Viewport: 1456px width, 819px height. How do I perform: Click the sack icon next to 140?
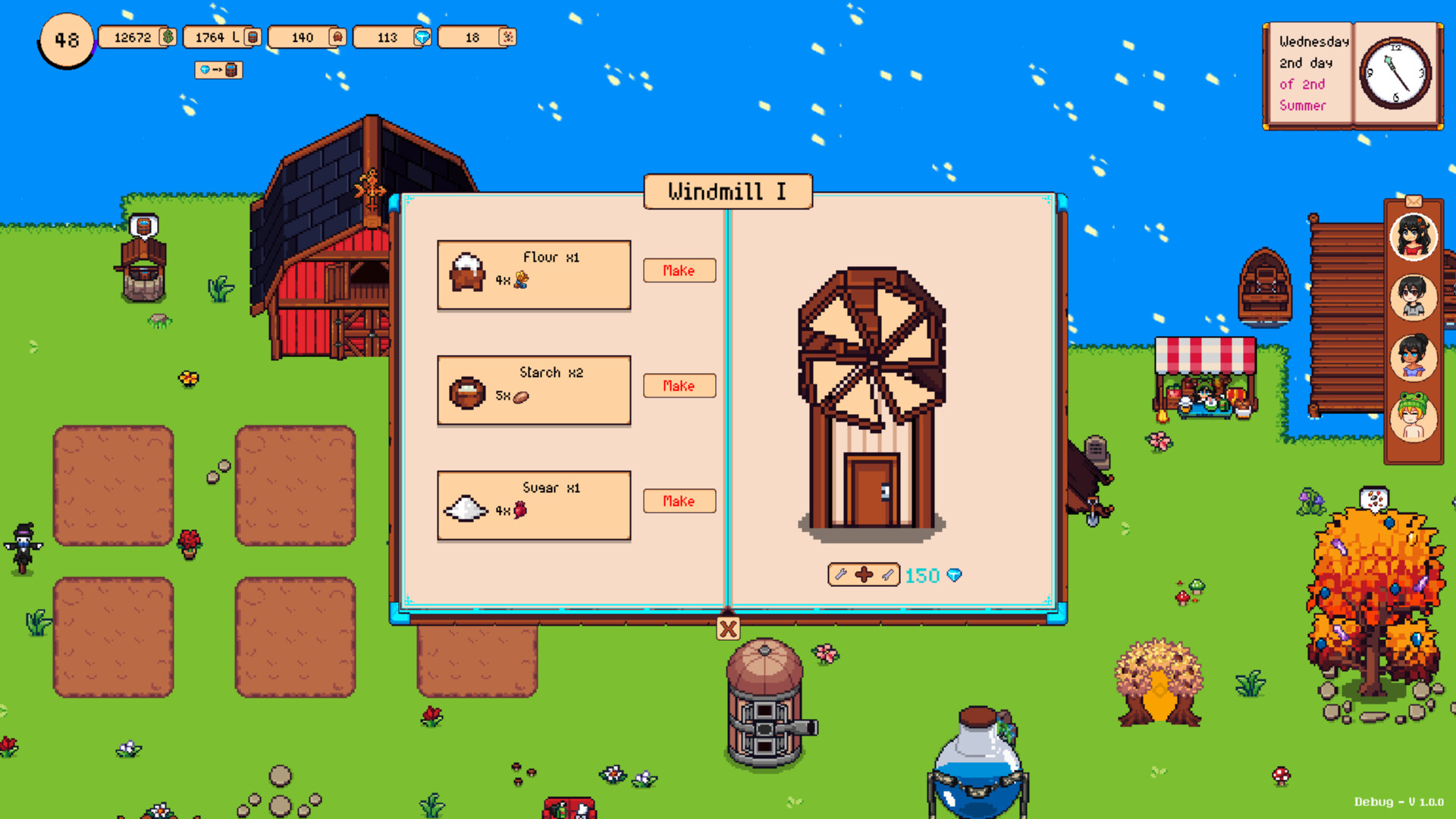[x=337, y=36]
